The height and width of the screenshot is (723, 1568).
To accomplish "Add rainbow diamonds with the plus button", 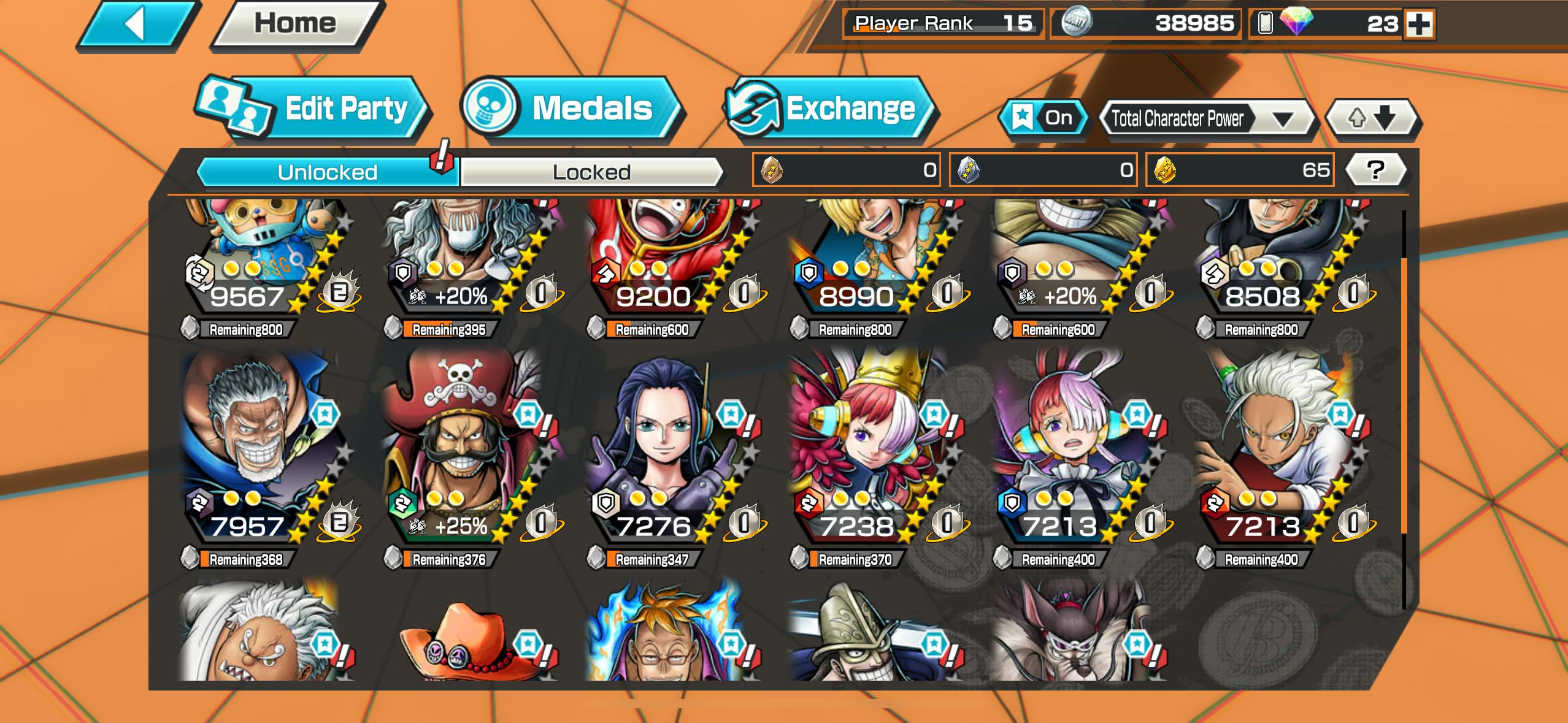I will coord(1420,25).
